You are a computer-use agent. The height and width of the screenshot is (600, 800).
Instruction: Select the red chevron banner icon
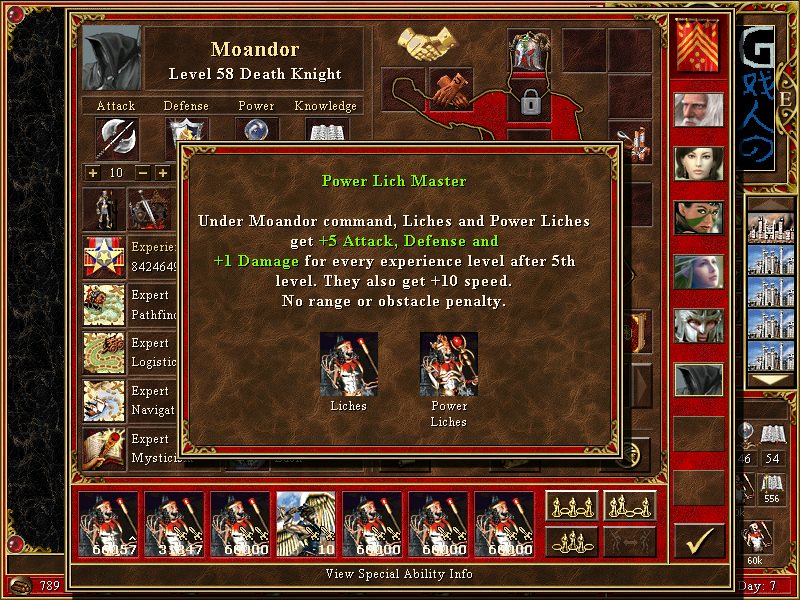(698, 47)
